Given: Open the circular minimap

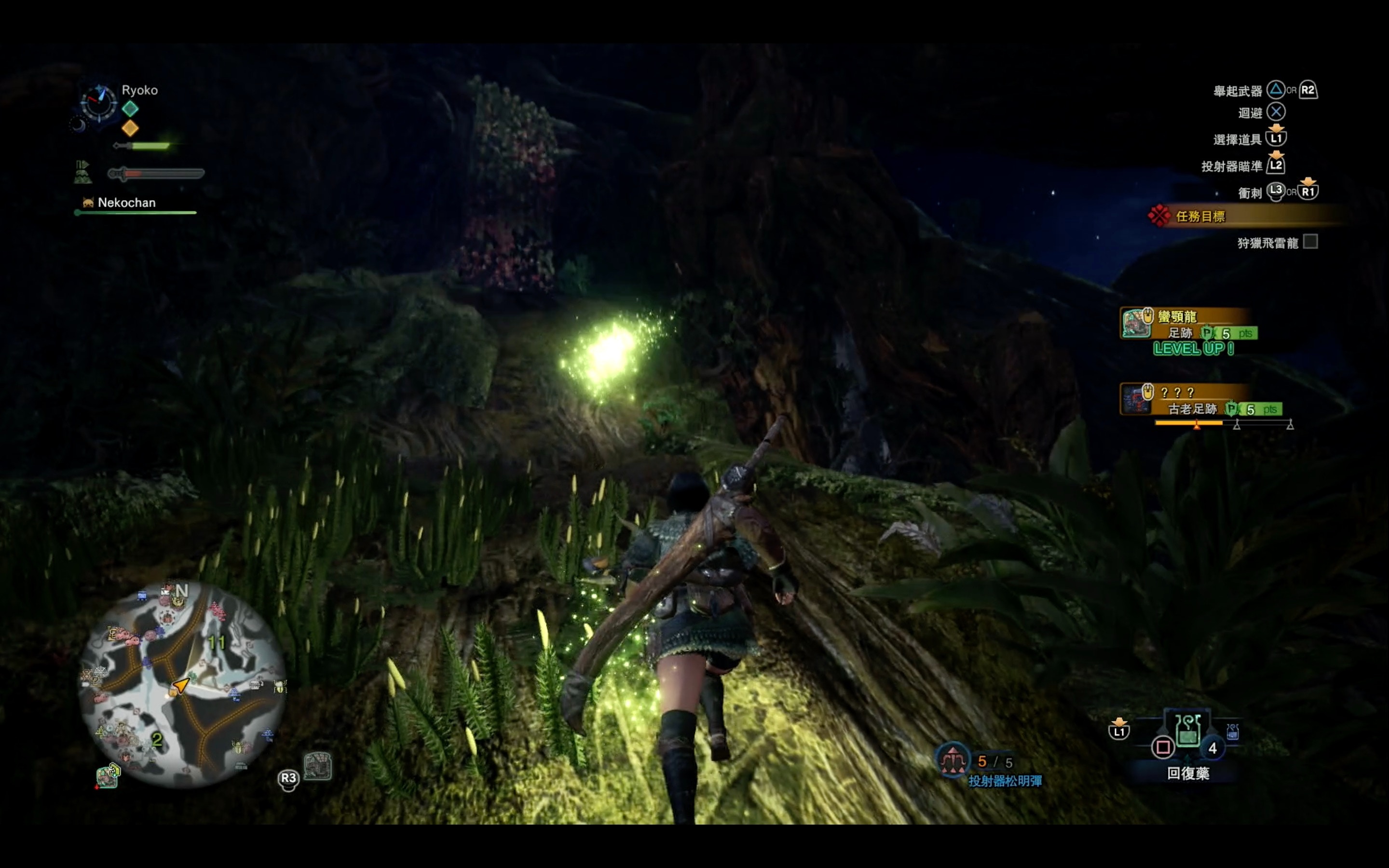Looking at the screenshot, I should pos(182,683).
